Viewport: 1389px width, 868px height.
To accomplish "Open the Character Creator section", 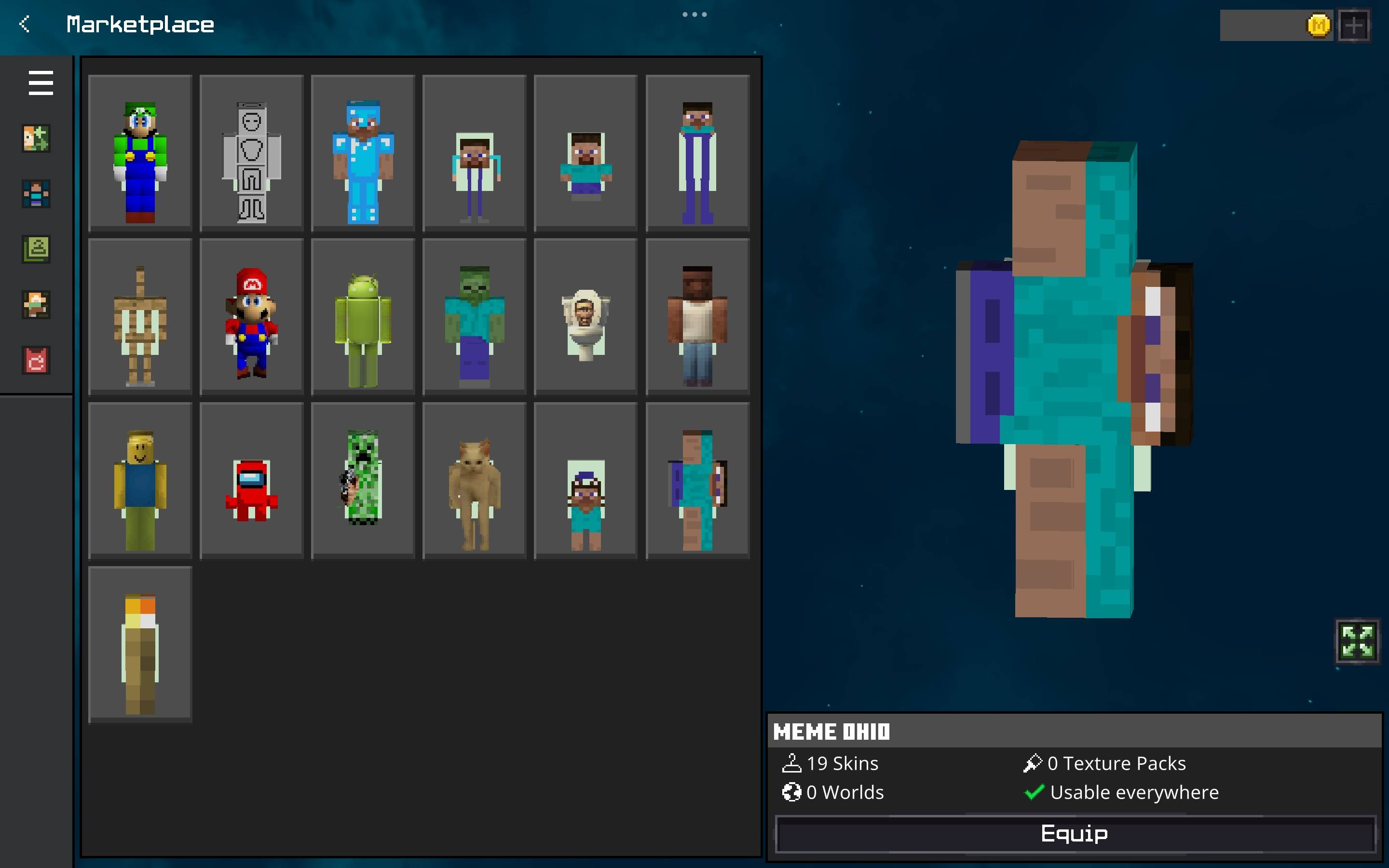I will [x=36, y=138].
